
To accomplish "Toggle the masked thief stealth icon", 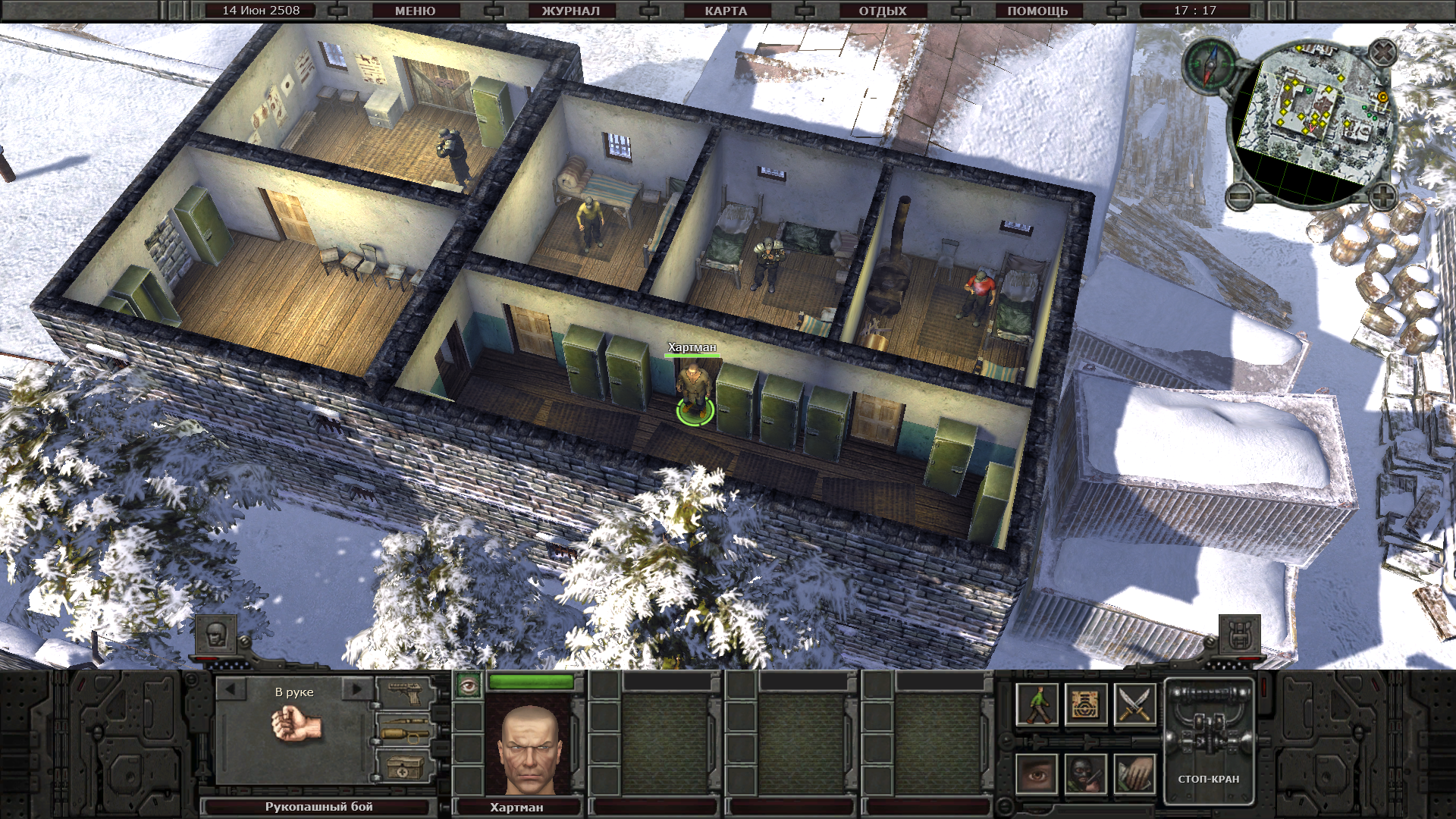I will coord(1085,774).
